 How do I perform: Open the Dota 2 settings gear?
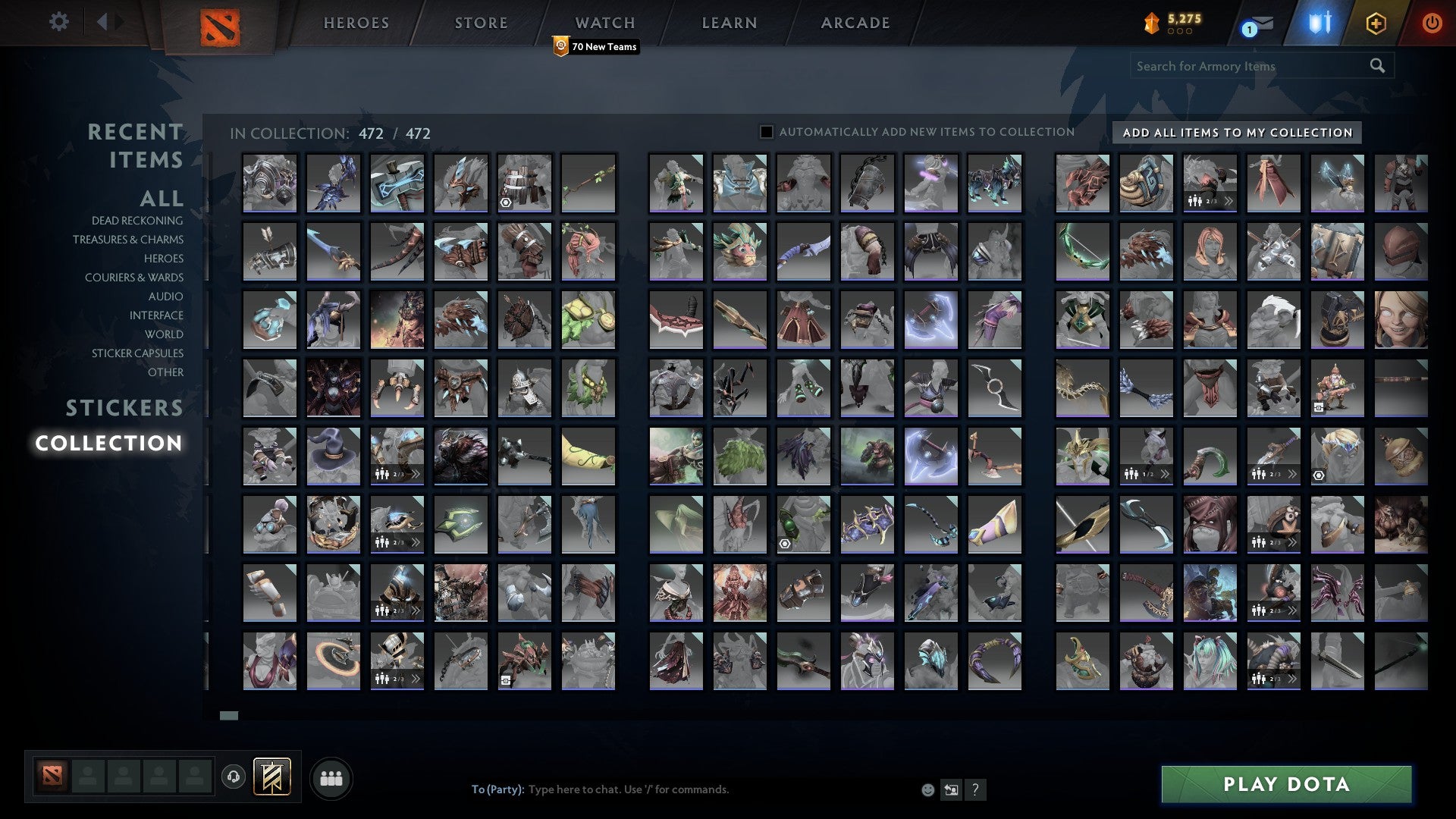pyautogui.click(x=58, y=22)
